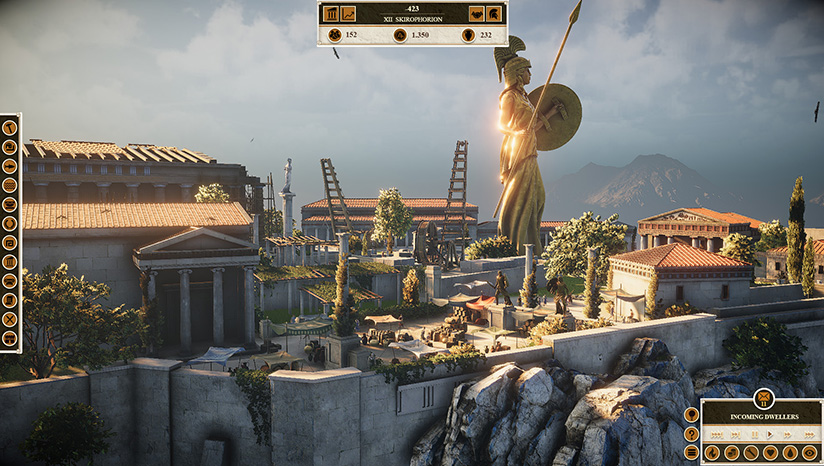
Task: Open the handshake diplomacy panel
Action: pos(476,14)
